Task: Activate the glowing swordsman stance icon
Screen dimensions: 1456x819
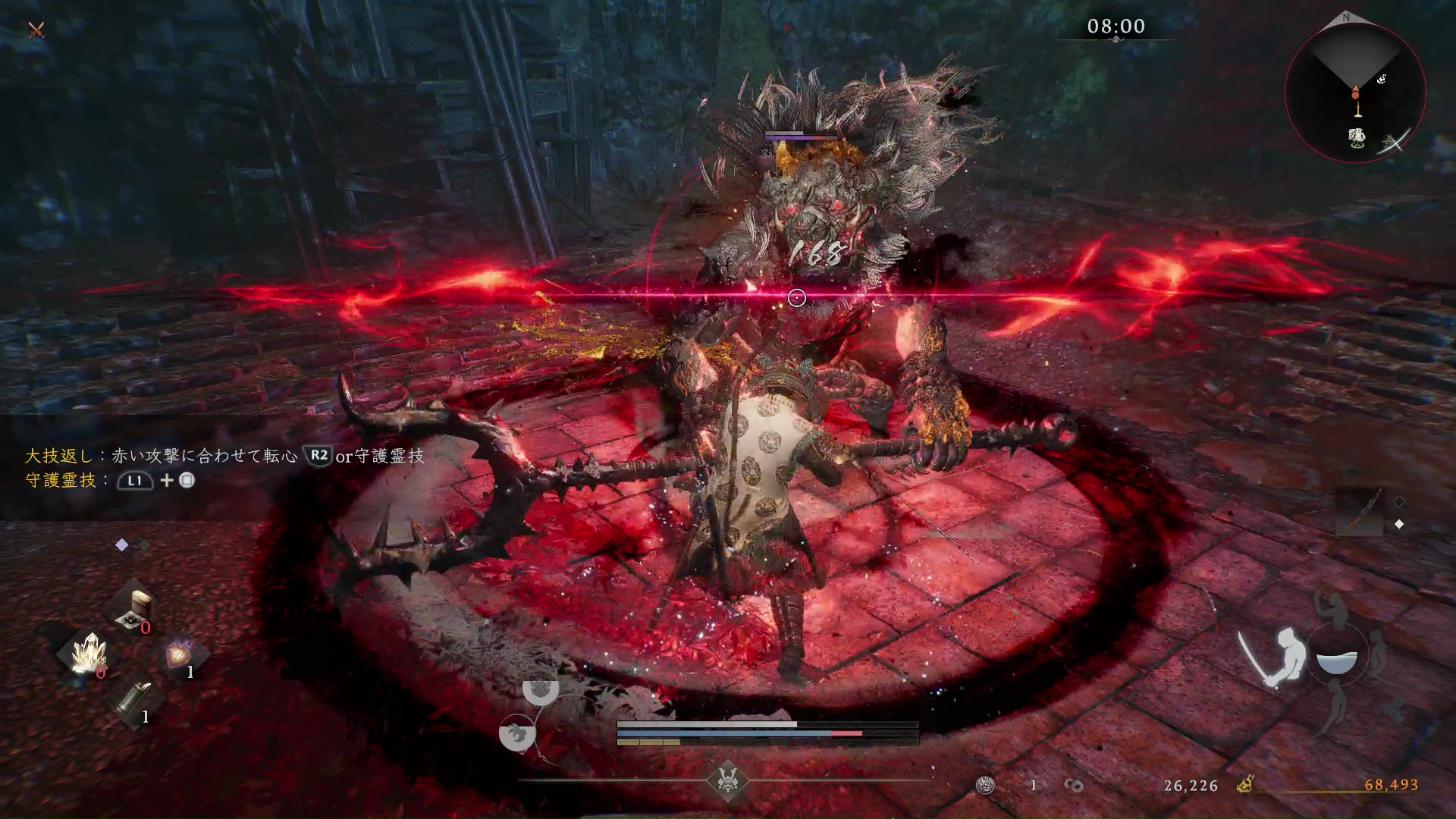Action: click(x=1274, y=657)
